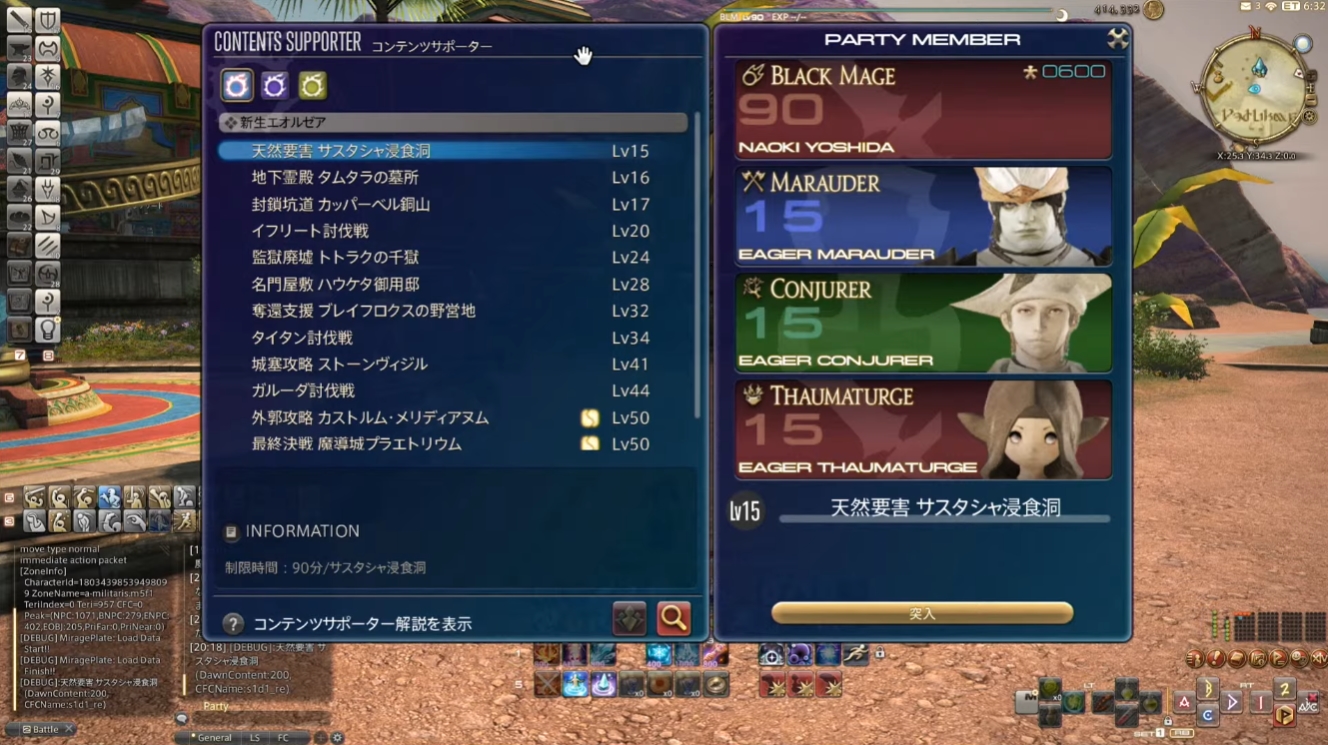Open Party Member window settings via the wrench icon

click(x=1117, y=38)
